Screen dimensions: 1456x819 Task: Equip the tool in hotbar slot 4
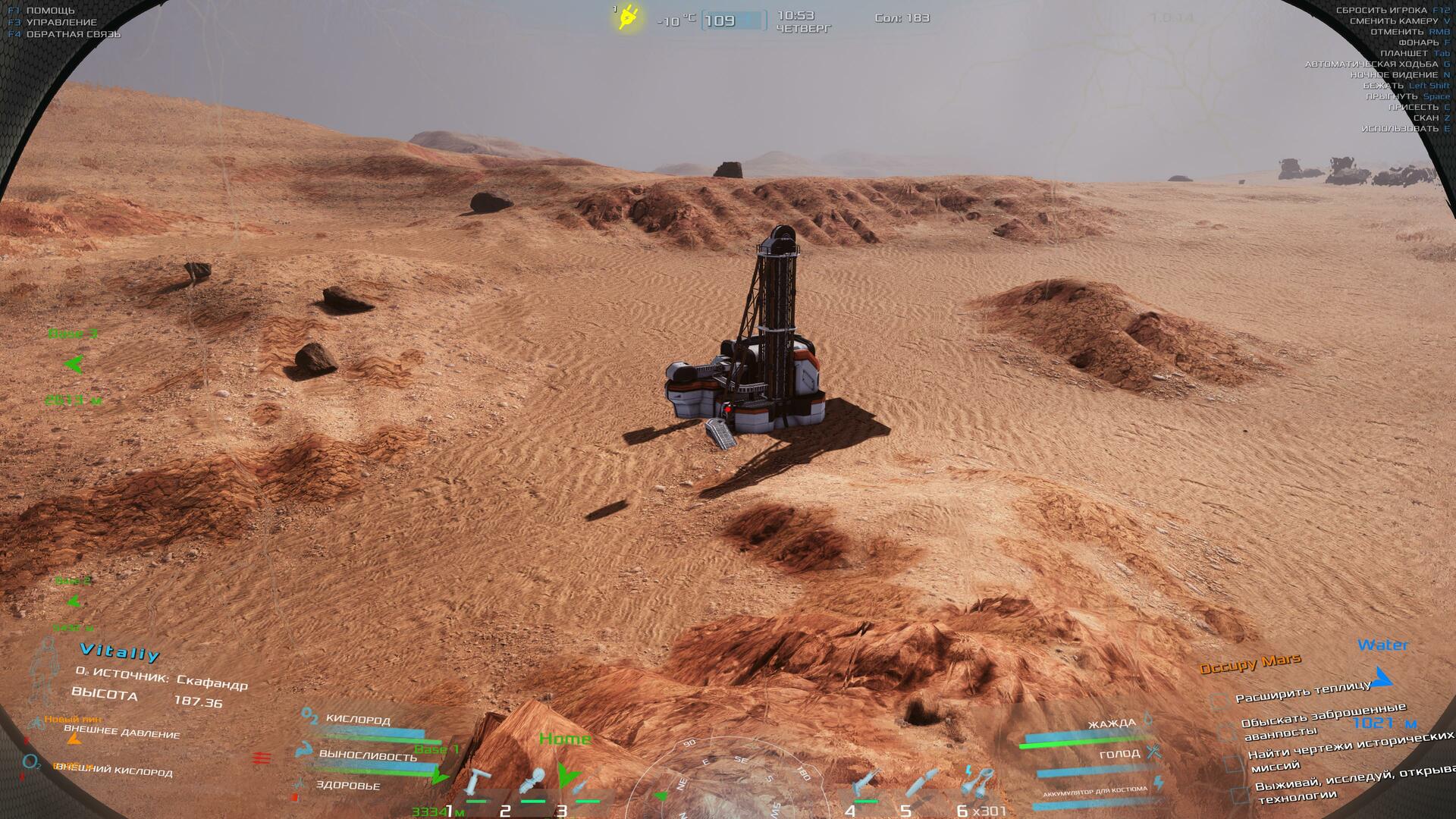coord(864,784)
